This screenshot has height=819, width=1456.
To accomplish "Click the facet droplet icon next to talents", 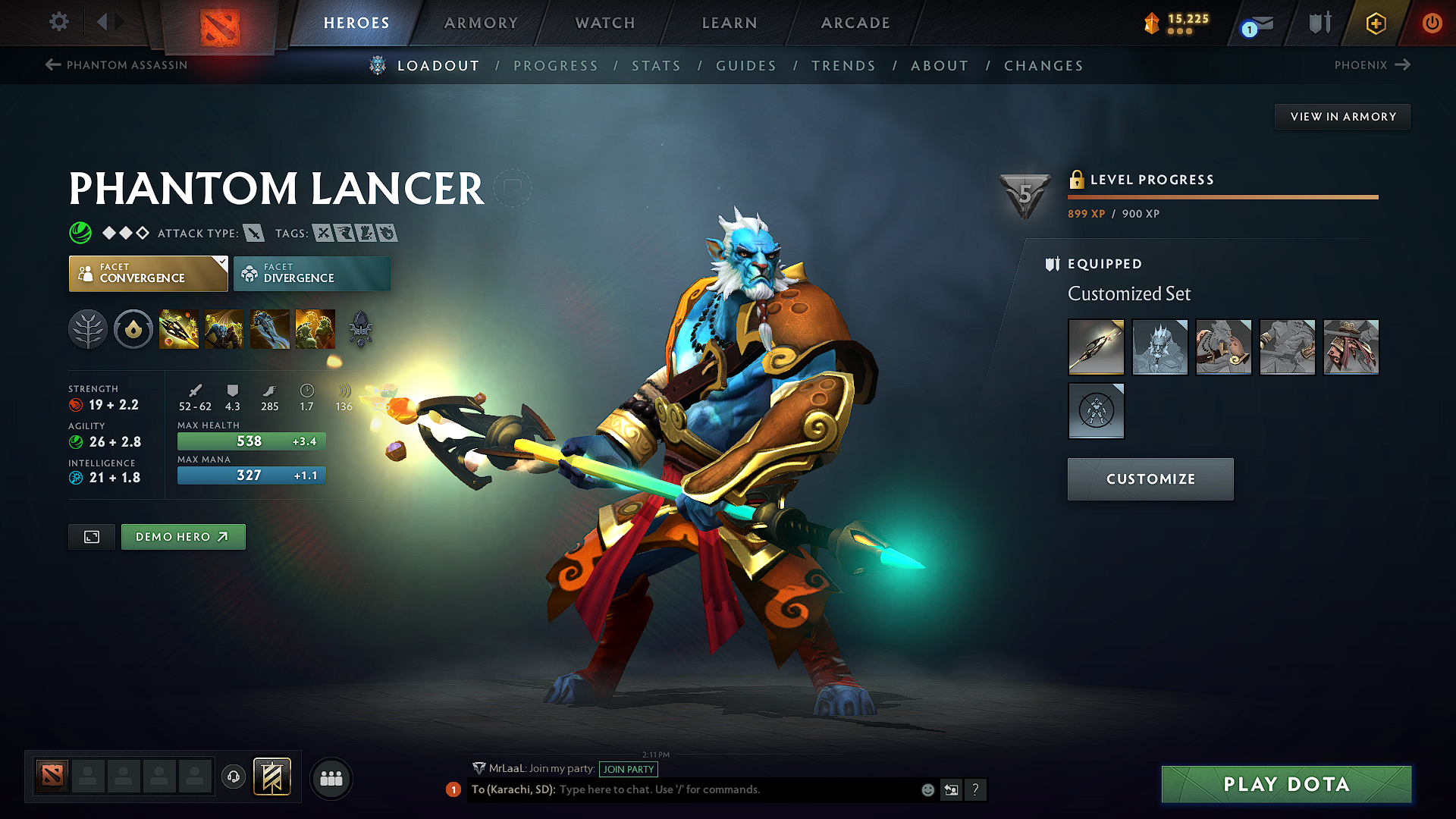I will pyautogui.click(x=133, y=329).
